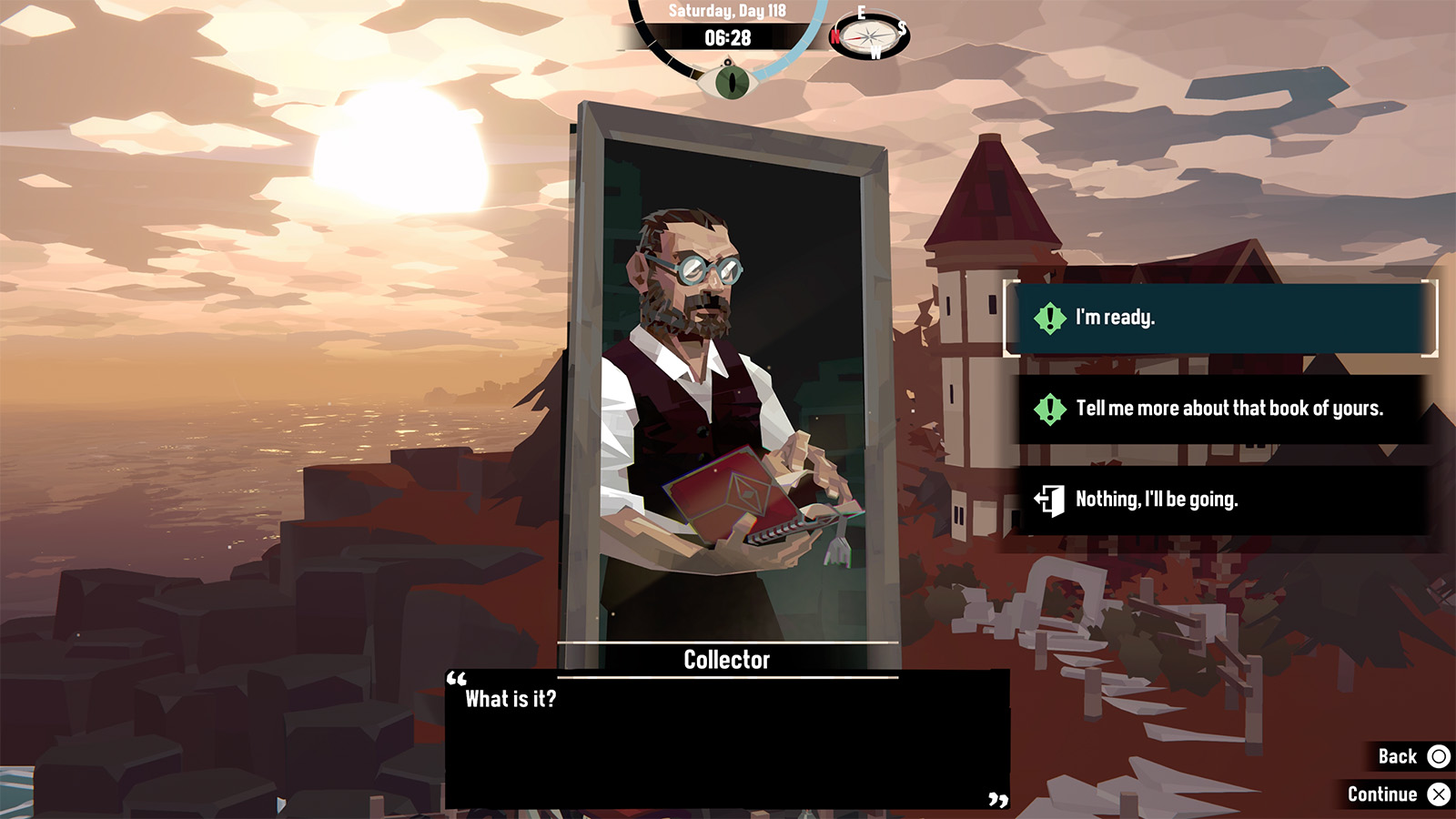
Task: Click the red N marker on the compass
Action: tap(837, 36)
